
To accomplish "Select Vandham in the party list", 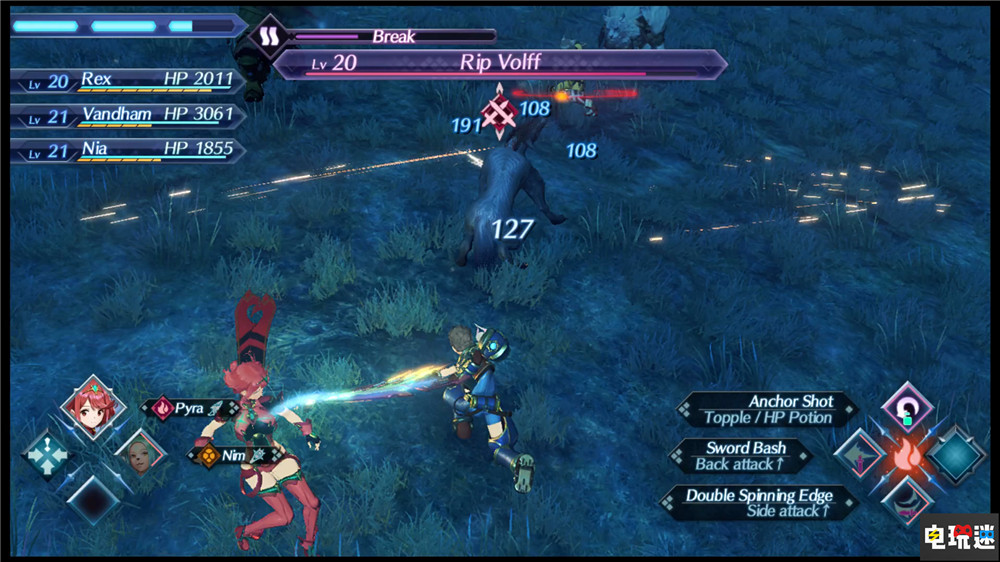I will [125, 115].
